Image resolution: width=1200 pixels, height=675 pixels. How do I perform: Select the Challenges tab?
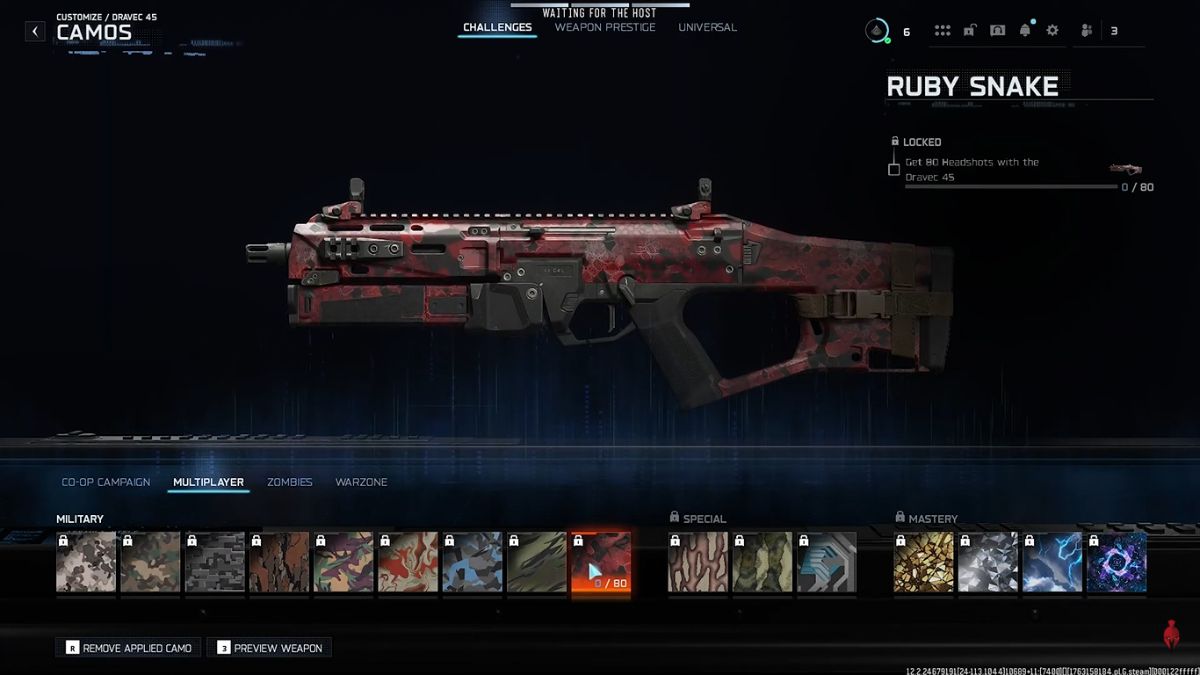[x=497, y=28]
